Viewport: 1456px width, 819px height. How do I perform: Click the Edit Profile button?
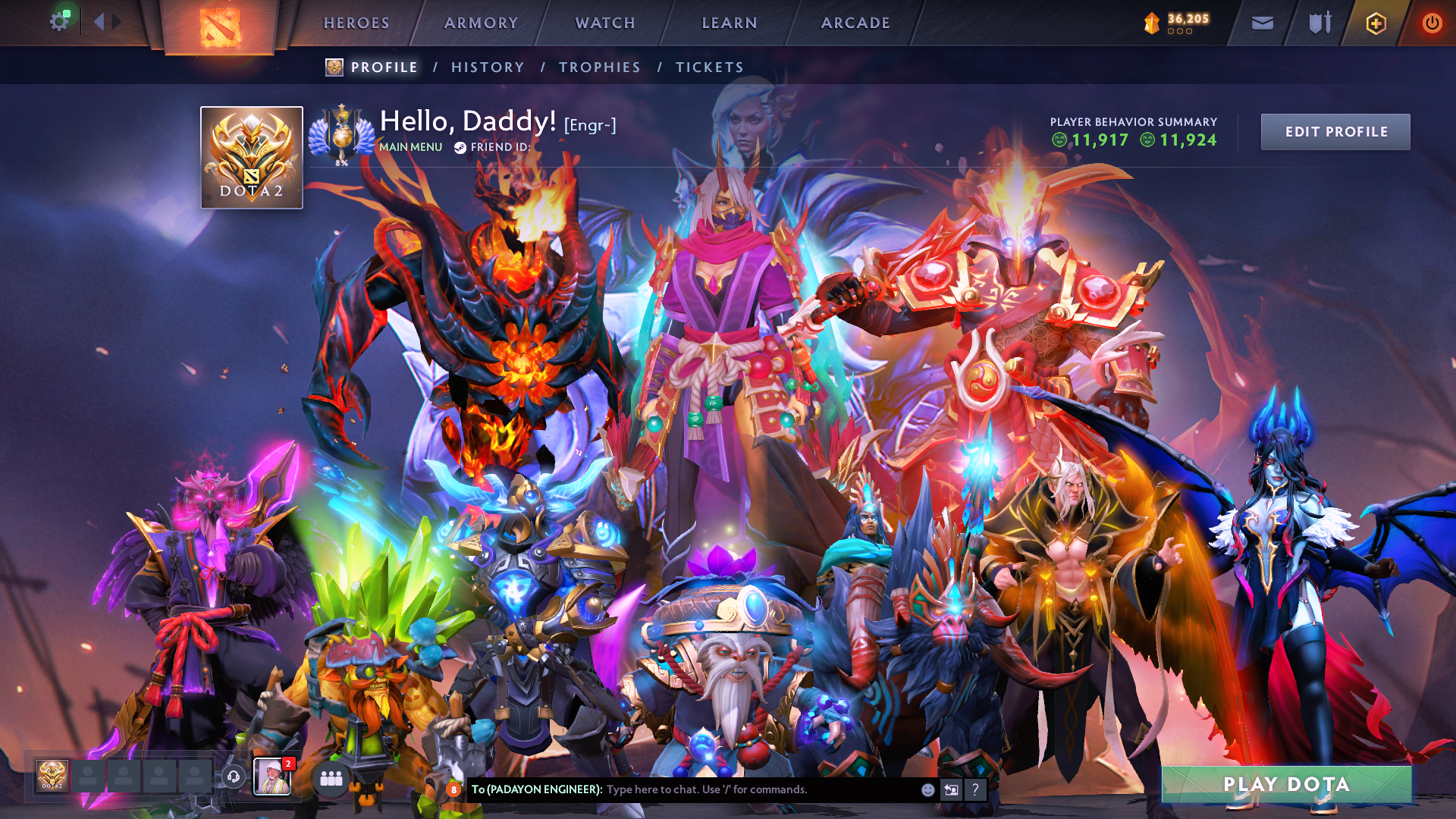[x=1335, y=132]
